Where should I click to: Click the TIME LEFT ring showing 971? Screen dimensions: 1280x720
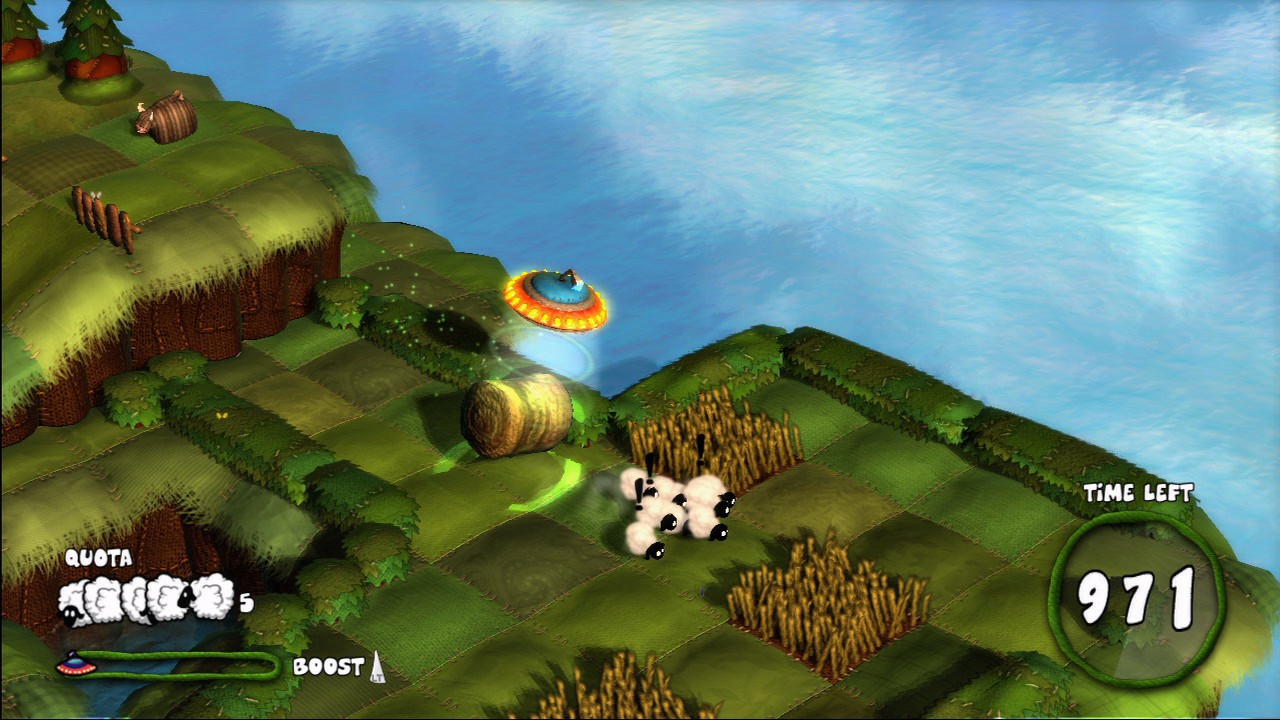click(x=1135, y=590)
